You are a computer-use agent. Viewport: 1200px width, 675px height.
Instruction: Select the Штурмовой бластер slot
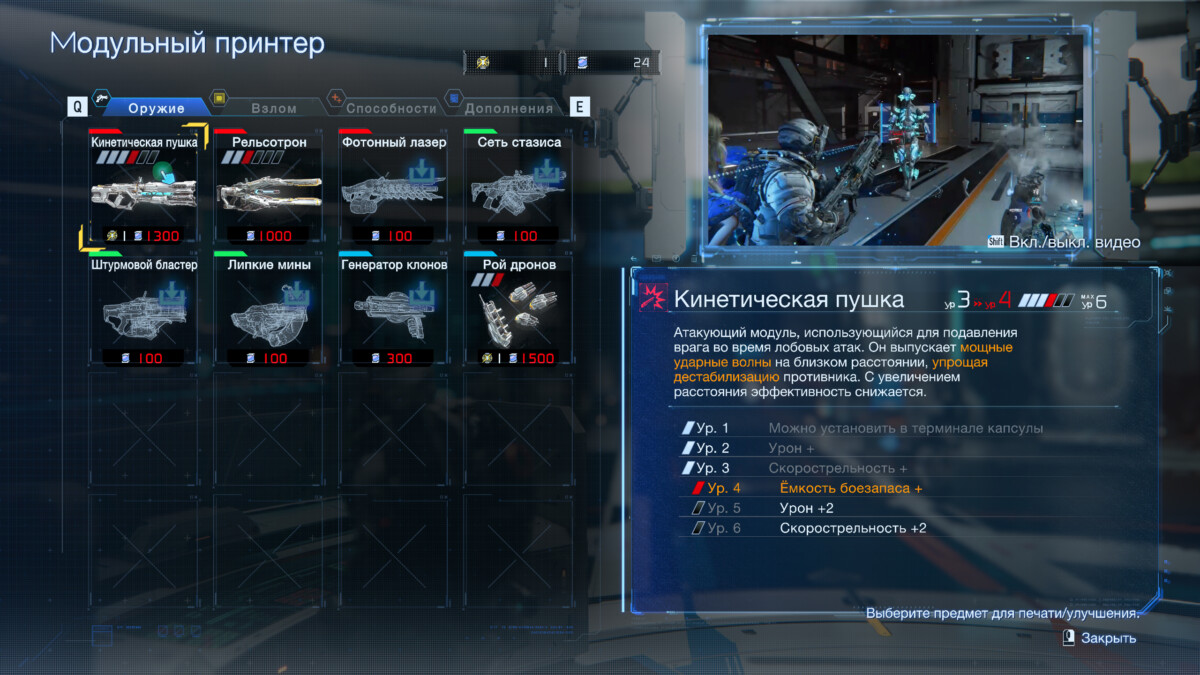click(143, 311)
